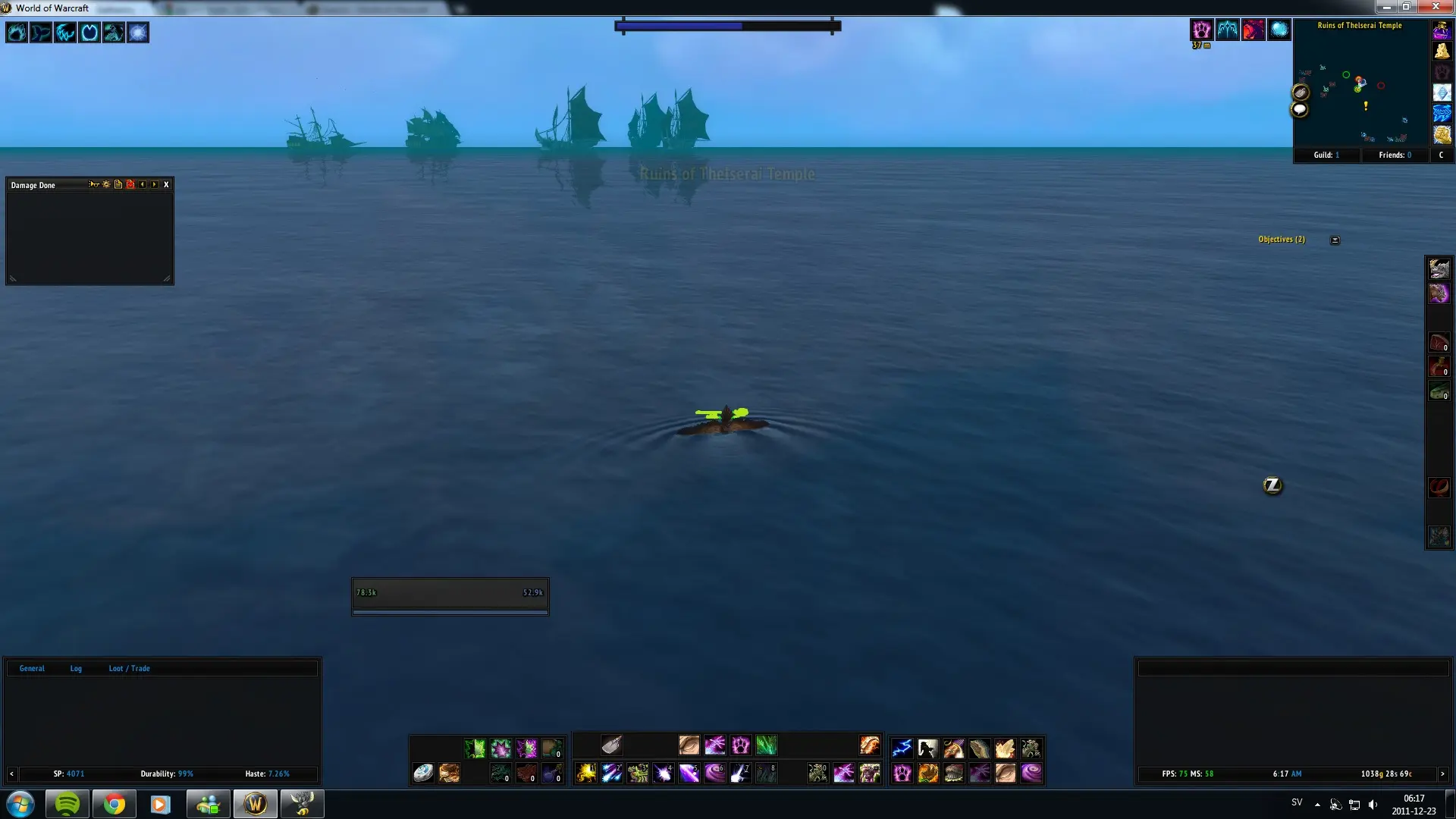Close the Damage Done meter window
Image resolution: width=1456 pixels, height=819 pixels.
[x=166, y=184]
